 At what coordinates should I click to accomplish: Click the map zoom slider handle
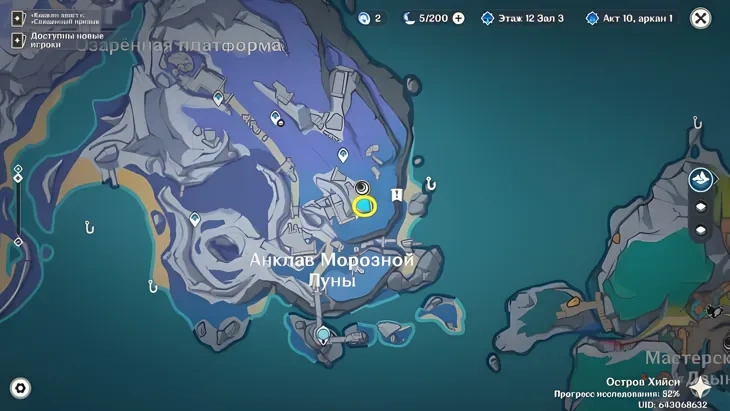coord(17,178)
